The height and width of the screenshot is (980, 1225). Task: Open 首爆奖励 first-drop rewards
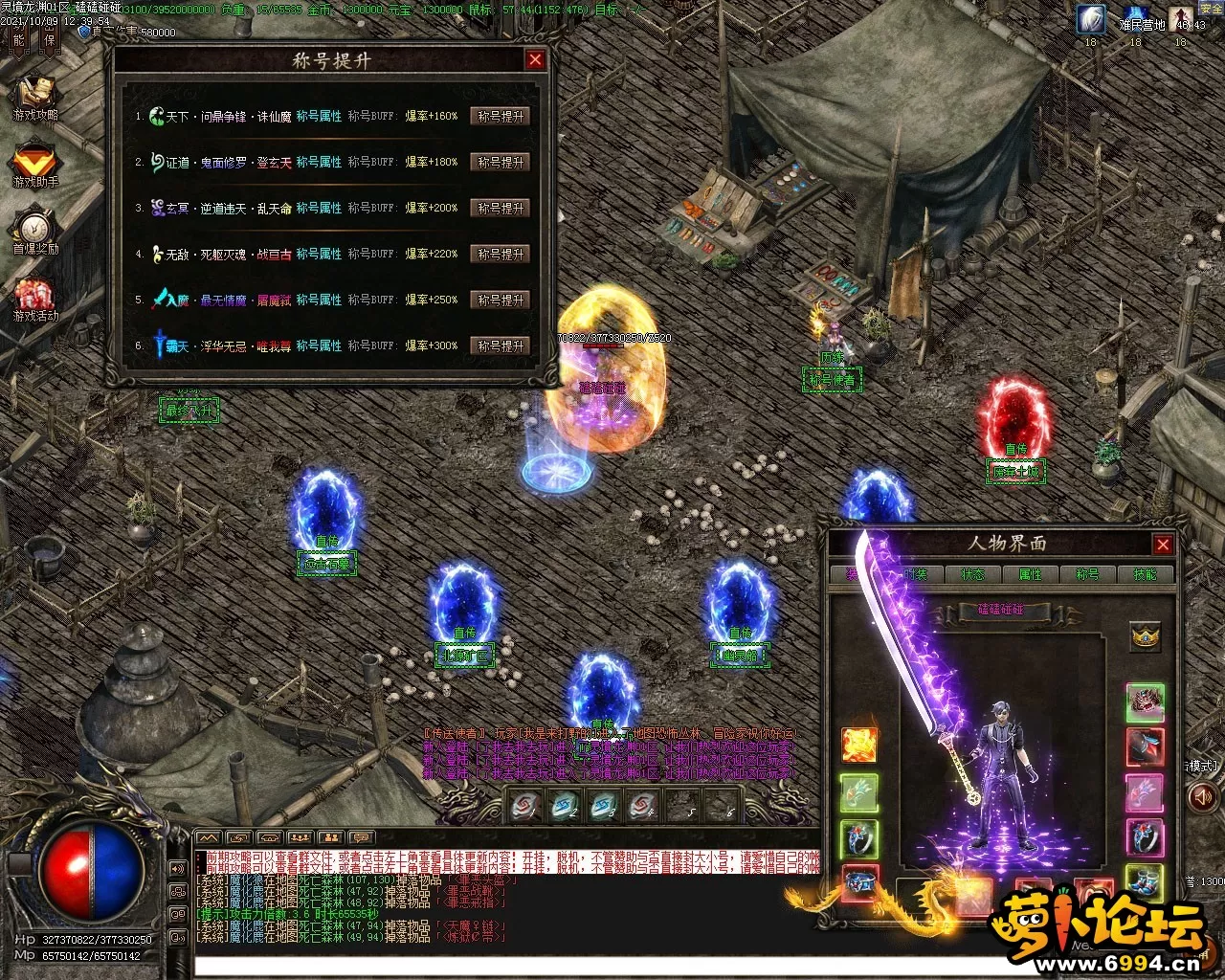click(x=35, y=230)
